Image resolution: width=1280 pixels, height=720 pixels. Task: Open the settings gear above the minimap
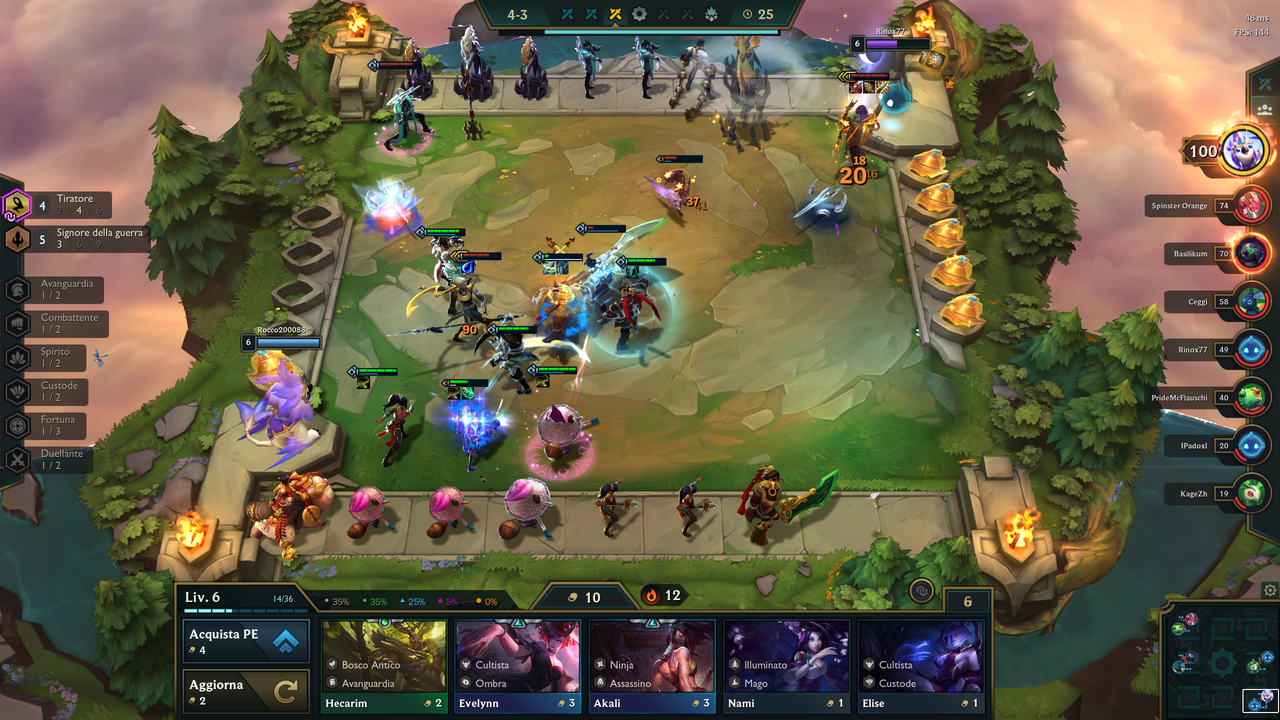click(x=1268, y=589)
